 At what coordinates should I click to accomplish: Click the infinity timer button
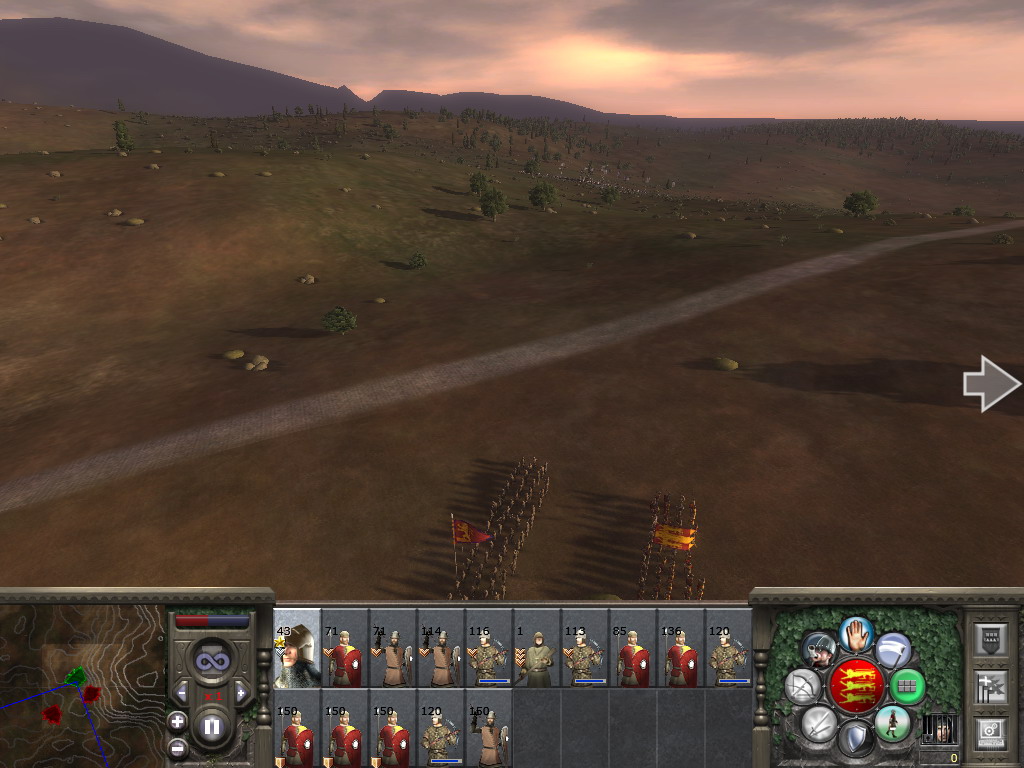pos(212,659)
